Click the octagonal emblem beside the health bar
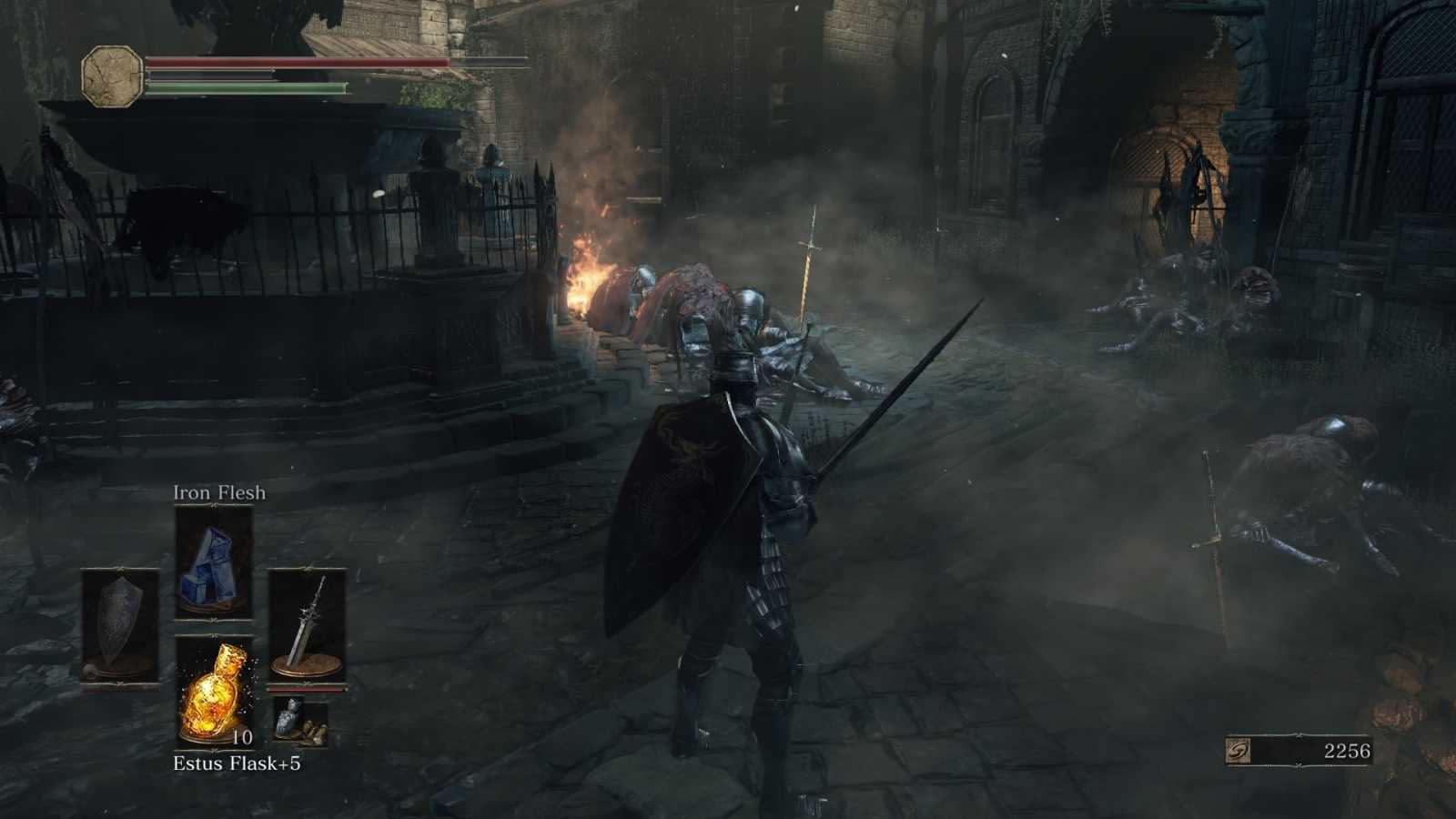The width and height of the screenshot is (1456, 819). (112, 75)
